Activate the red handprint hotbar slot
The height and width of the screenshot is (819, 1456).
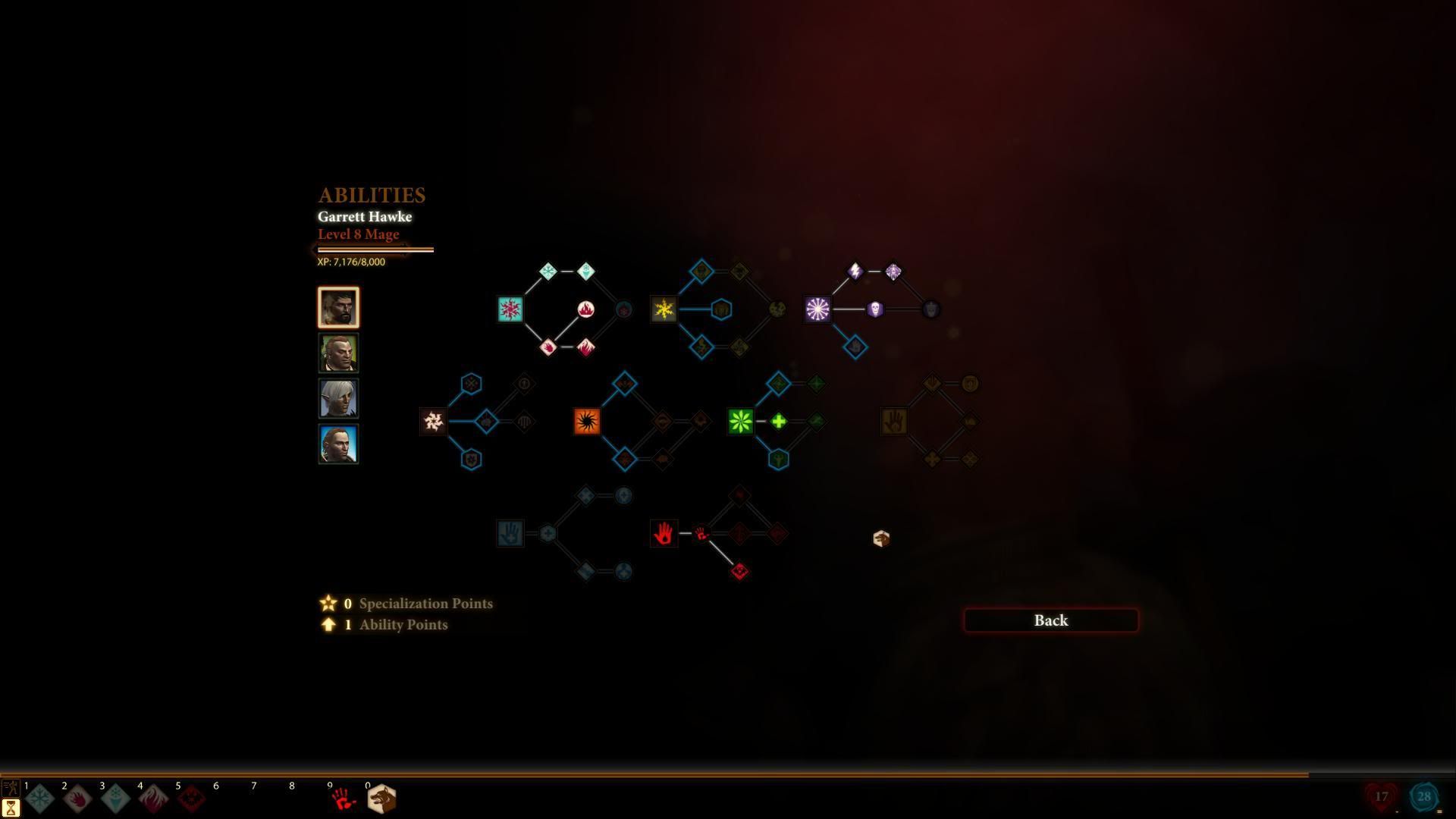tap(343, 799)
